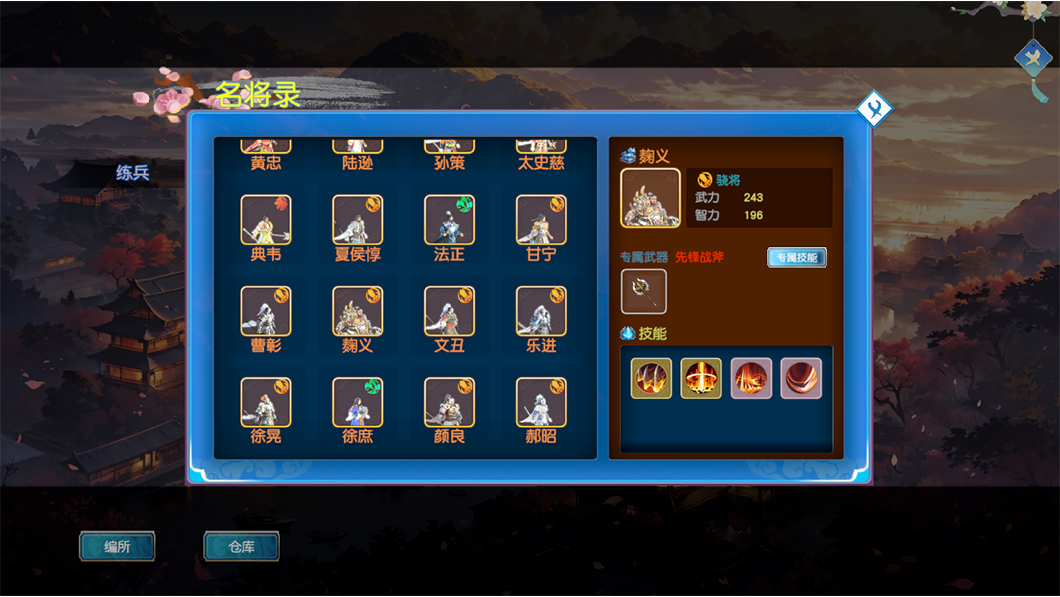The height and width of the screenshot is (597, 1060).
Task: Open the 专属技能 exclusive skill button
Action: 797,257
